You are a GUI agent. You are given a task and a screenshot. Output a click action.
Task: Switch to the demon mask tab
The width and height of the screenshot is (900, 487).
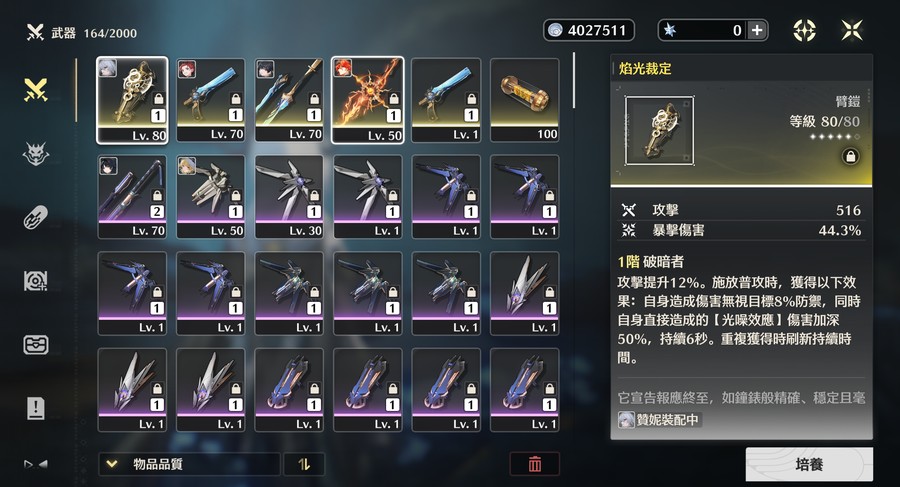[x=37, y=154]
